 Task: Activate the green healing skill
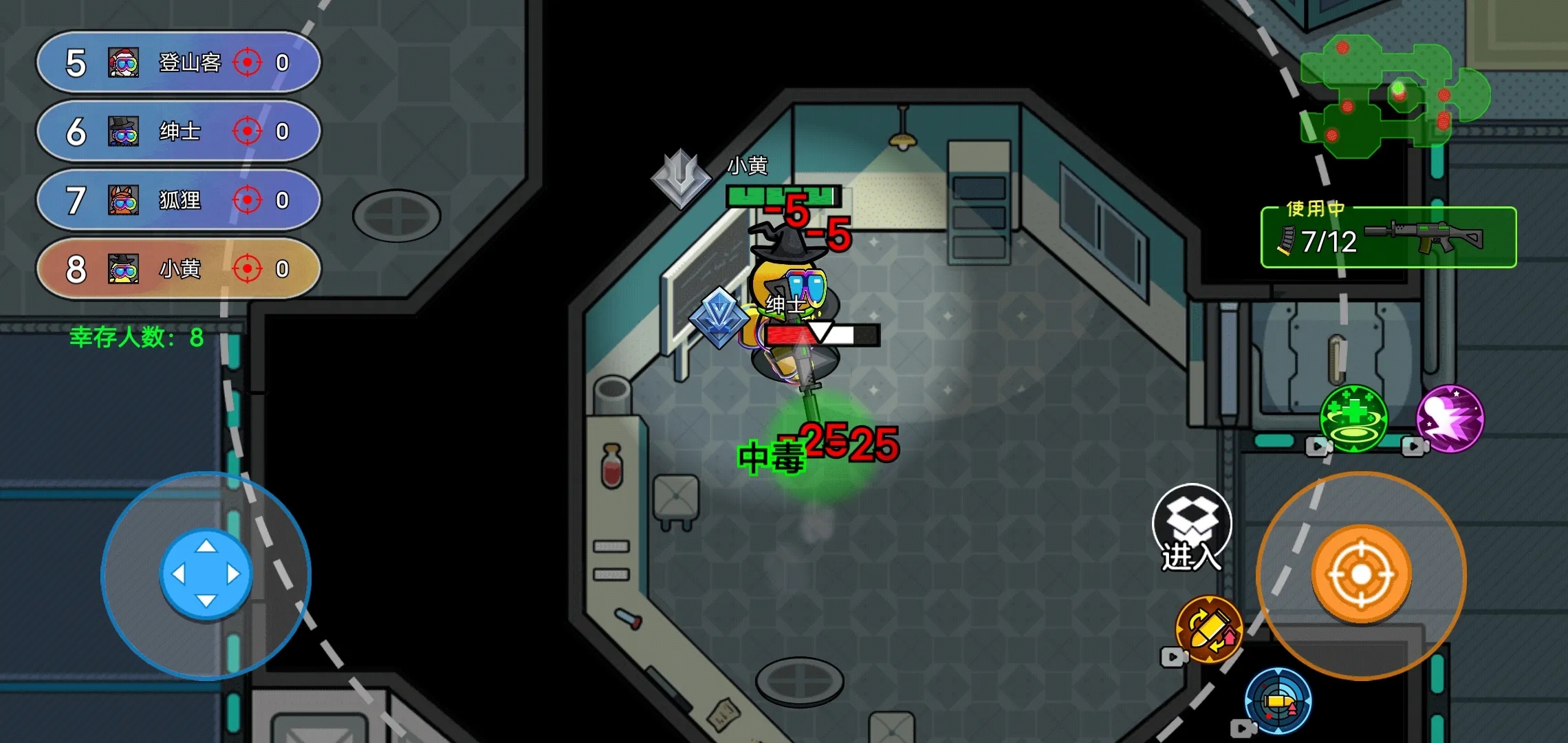click(1353, 418)
